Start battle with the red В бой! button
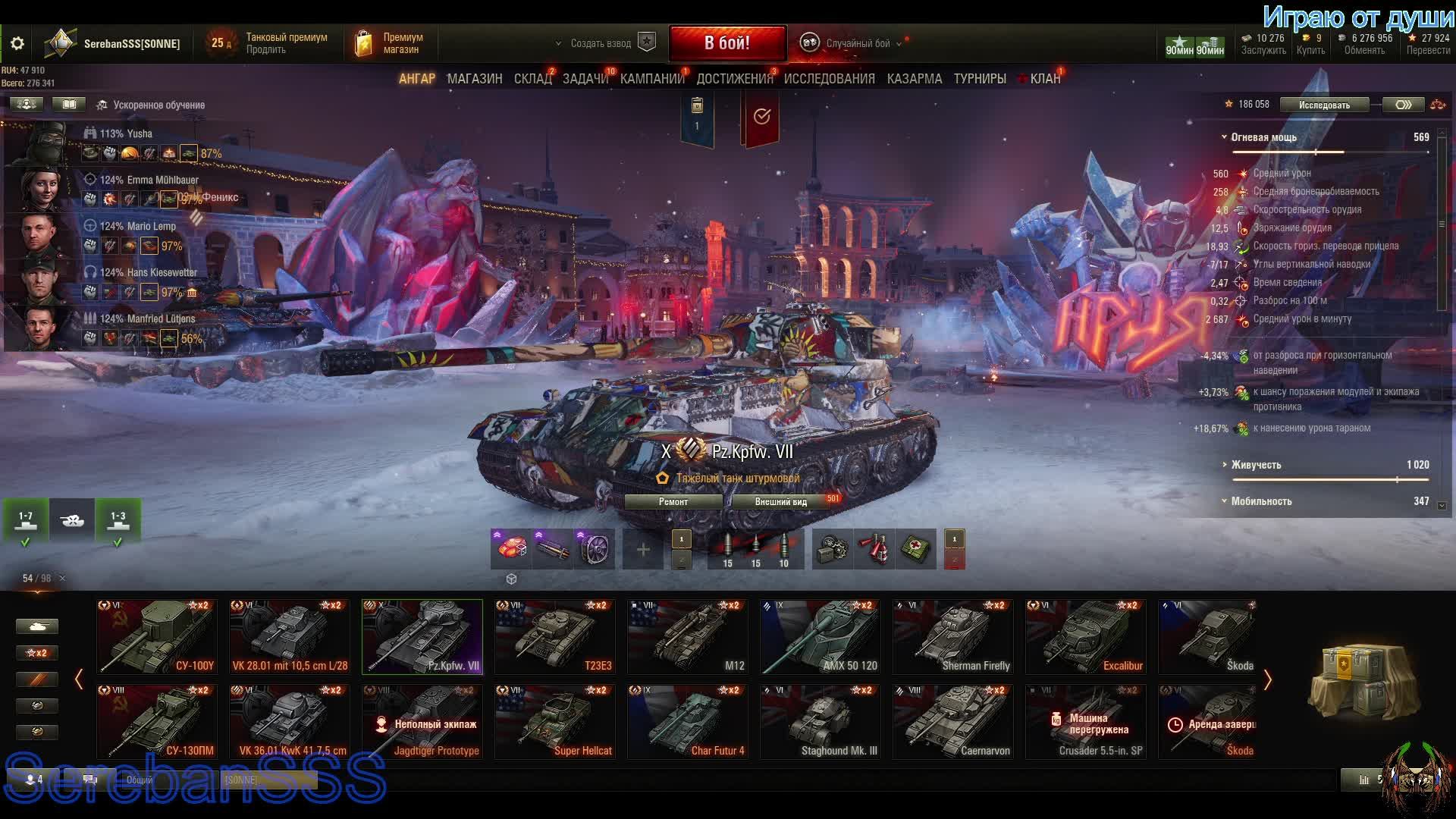Viewport: 1456px width, 819px height. click(726, 43)
